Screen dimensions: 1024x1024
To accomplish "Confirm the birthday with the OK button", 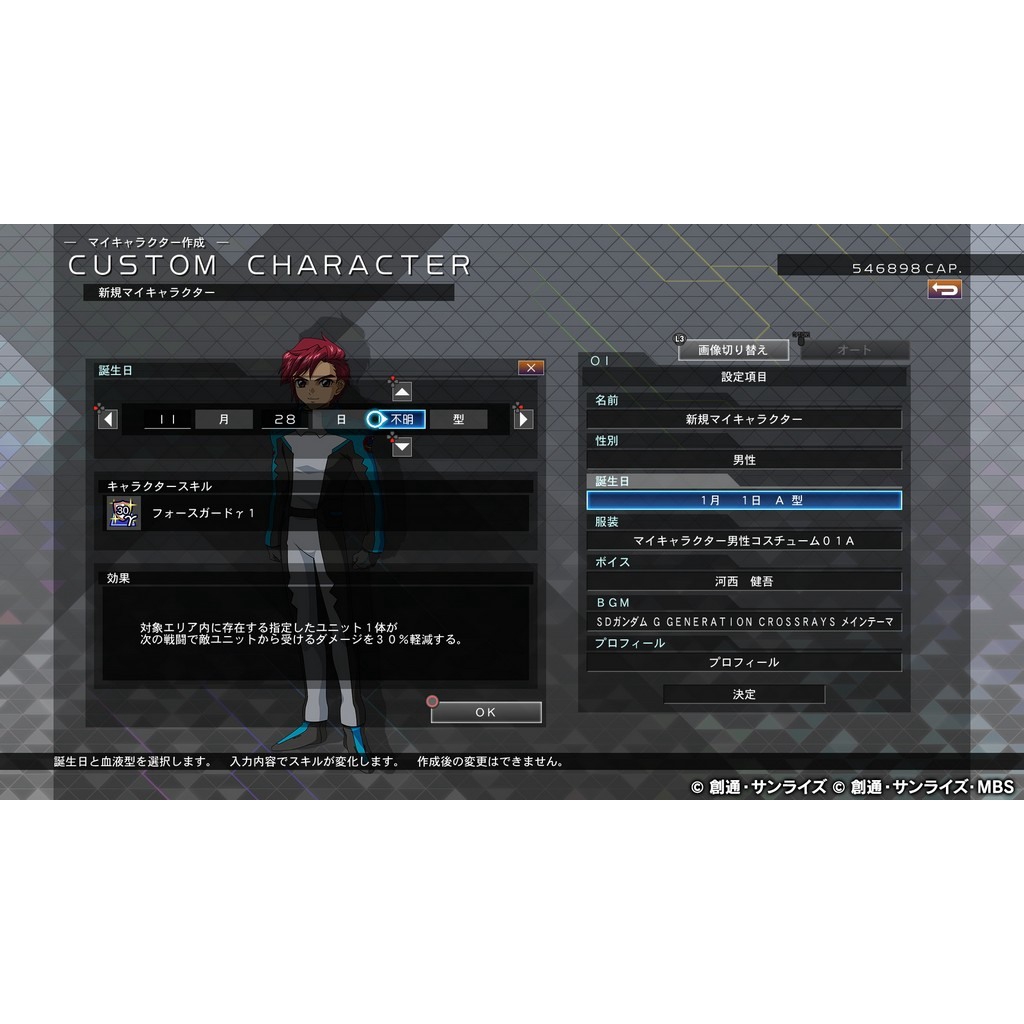I will pos(486,712).
